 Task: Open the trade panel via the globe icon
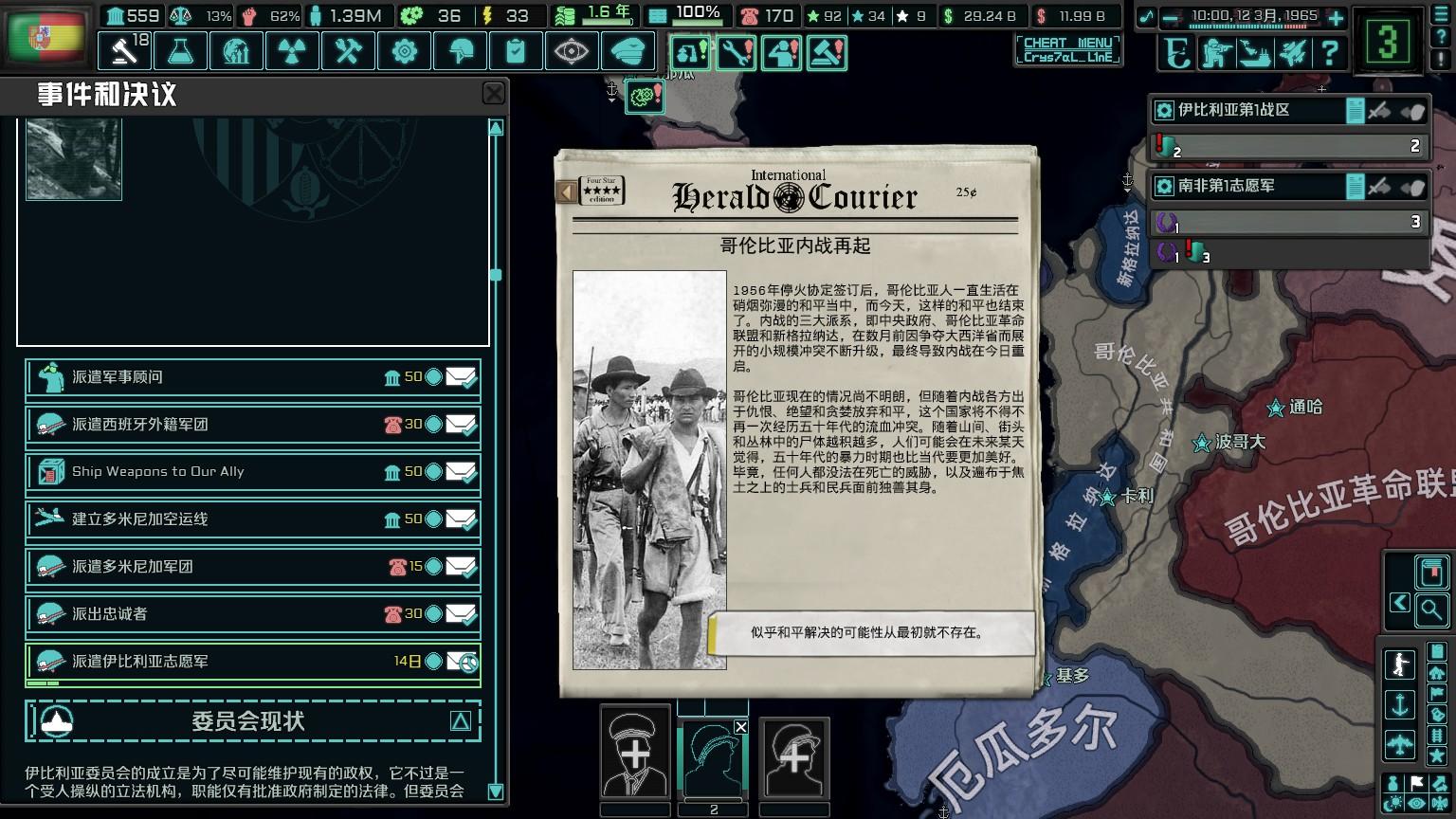pyautogui.click(x=236, y=51)
